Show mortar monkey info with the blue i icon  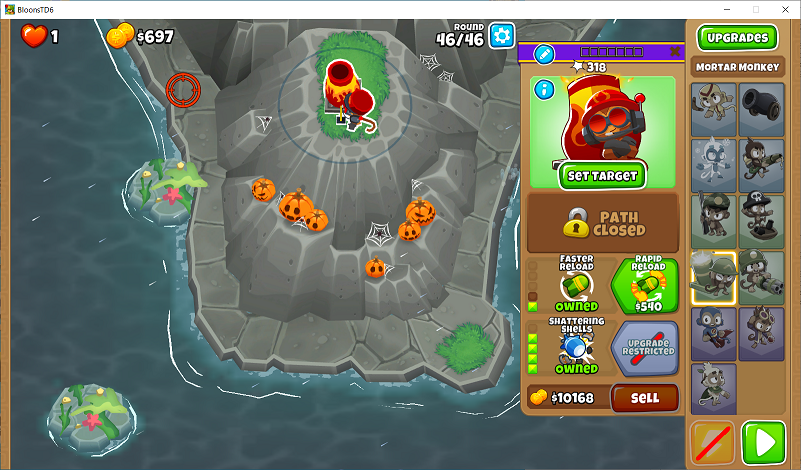click(x=544, y=90)
